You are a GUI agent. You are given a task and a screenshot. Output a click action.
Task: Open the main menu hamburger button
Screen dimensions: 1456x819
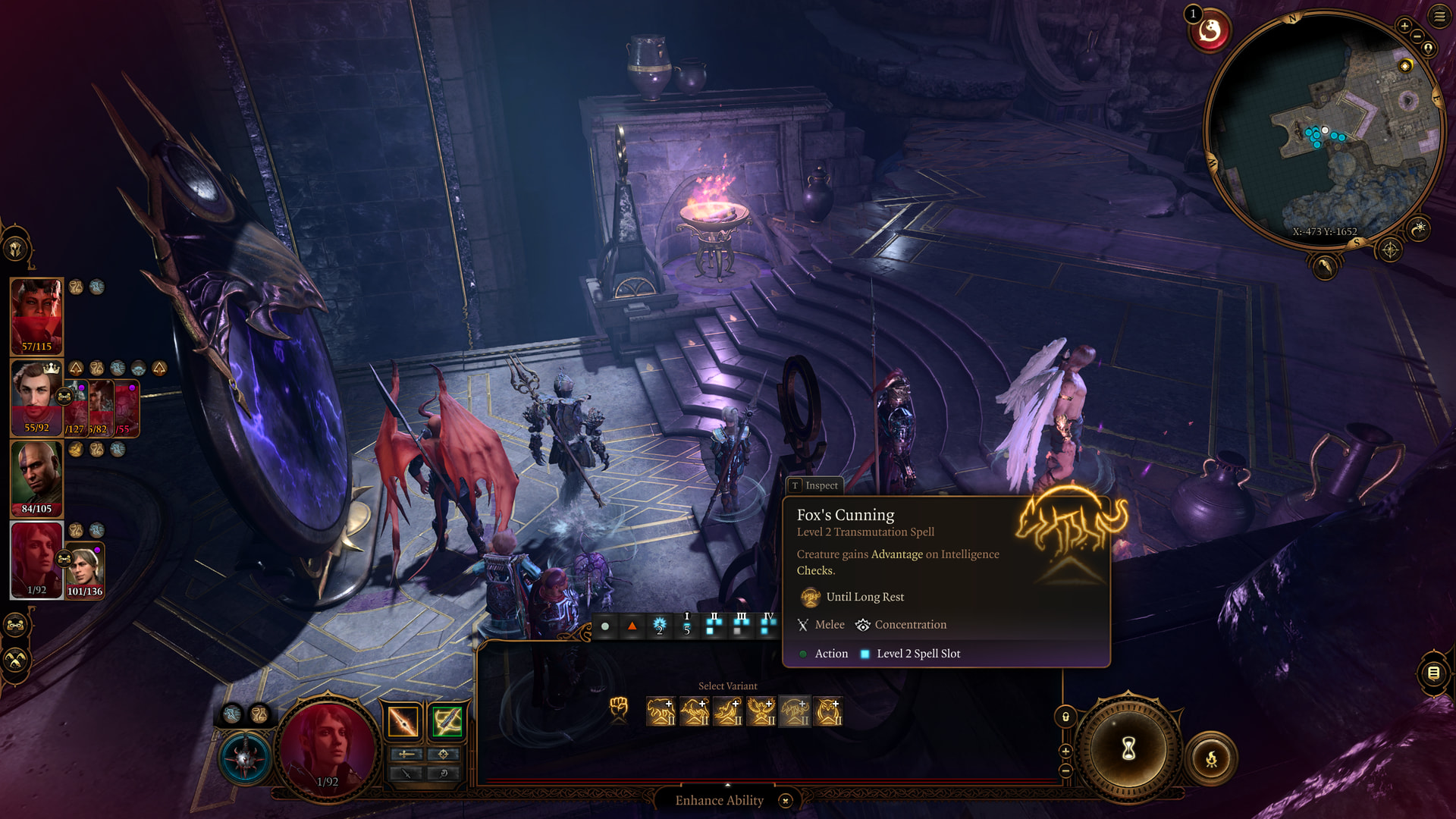point(1439,17)
